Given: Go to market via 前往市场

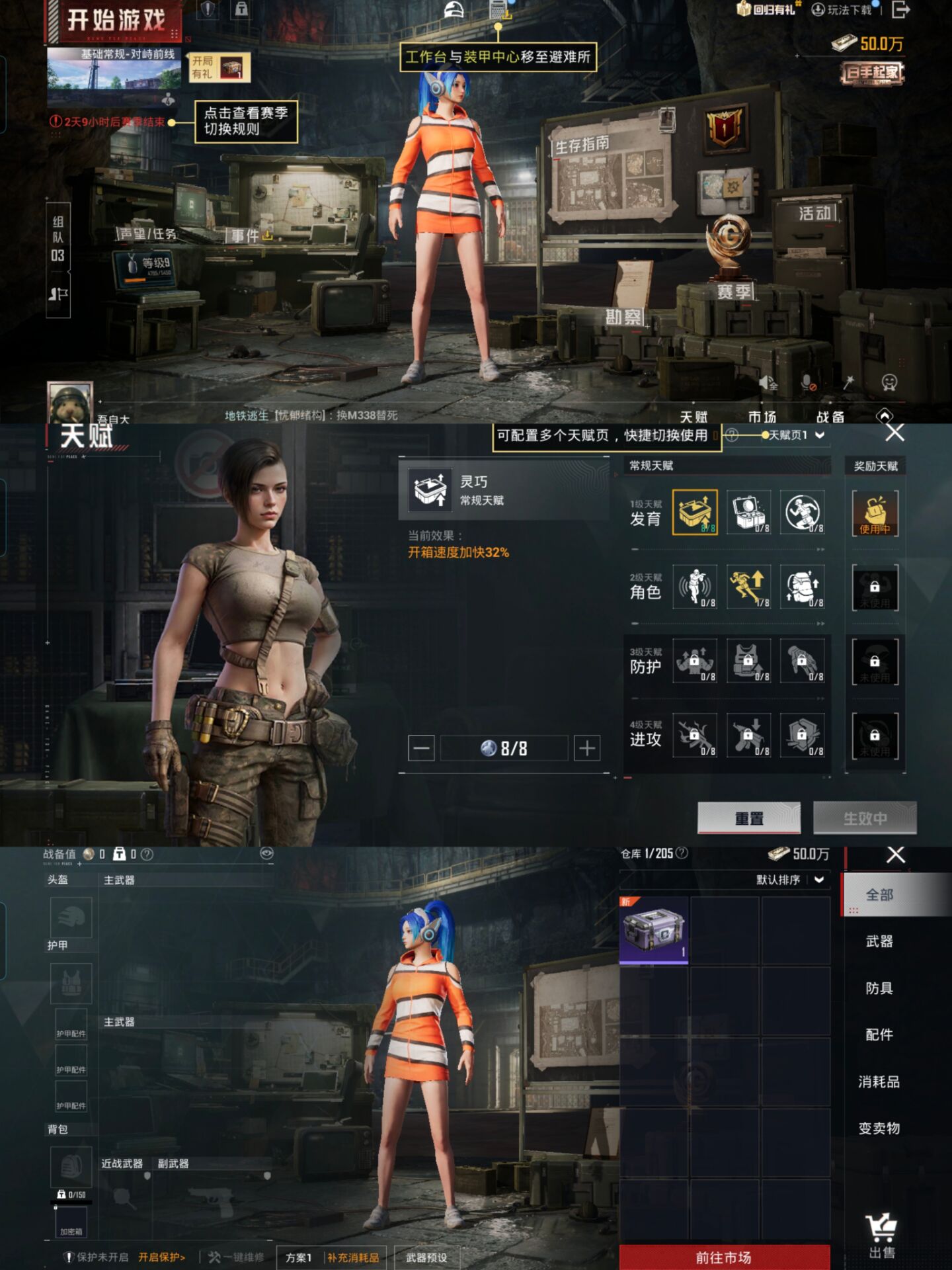Looking at the screenshot, I should (x=724, y=1257).
